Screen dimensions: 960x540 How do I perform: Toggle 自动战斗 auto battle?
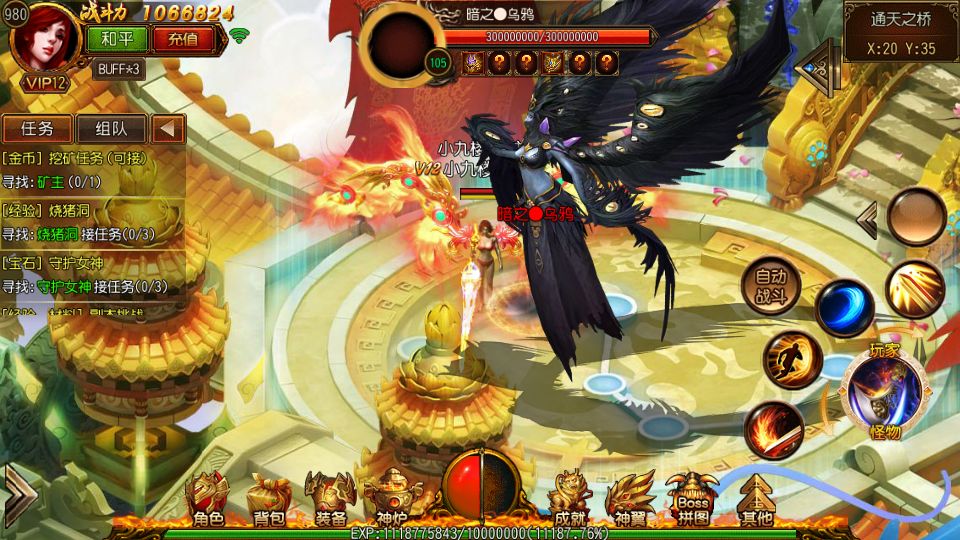(x=771, y=286)
